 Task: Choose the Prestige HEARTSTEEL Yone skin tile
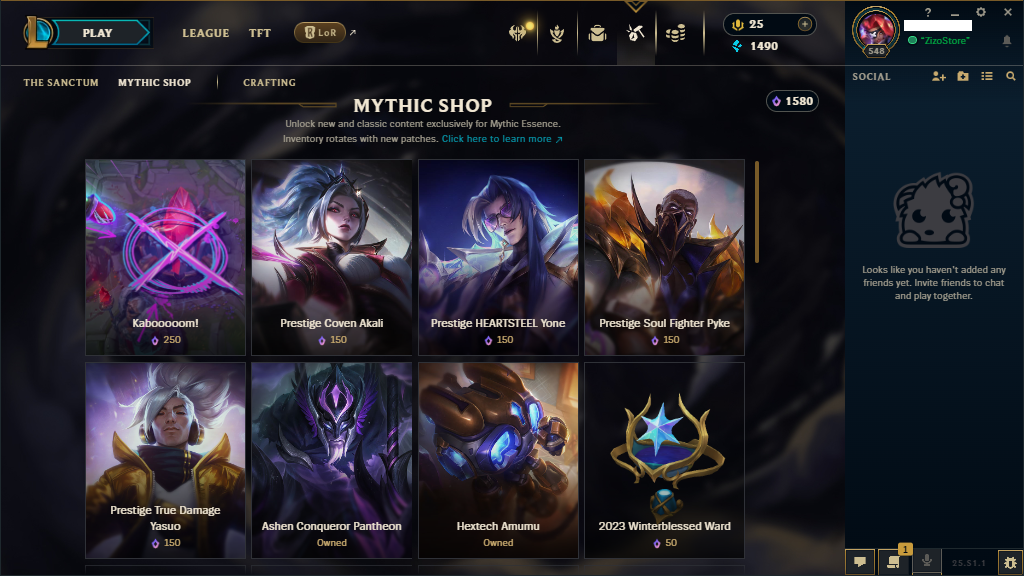[x=498, y=257]
